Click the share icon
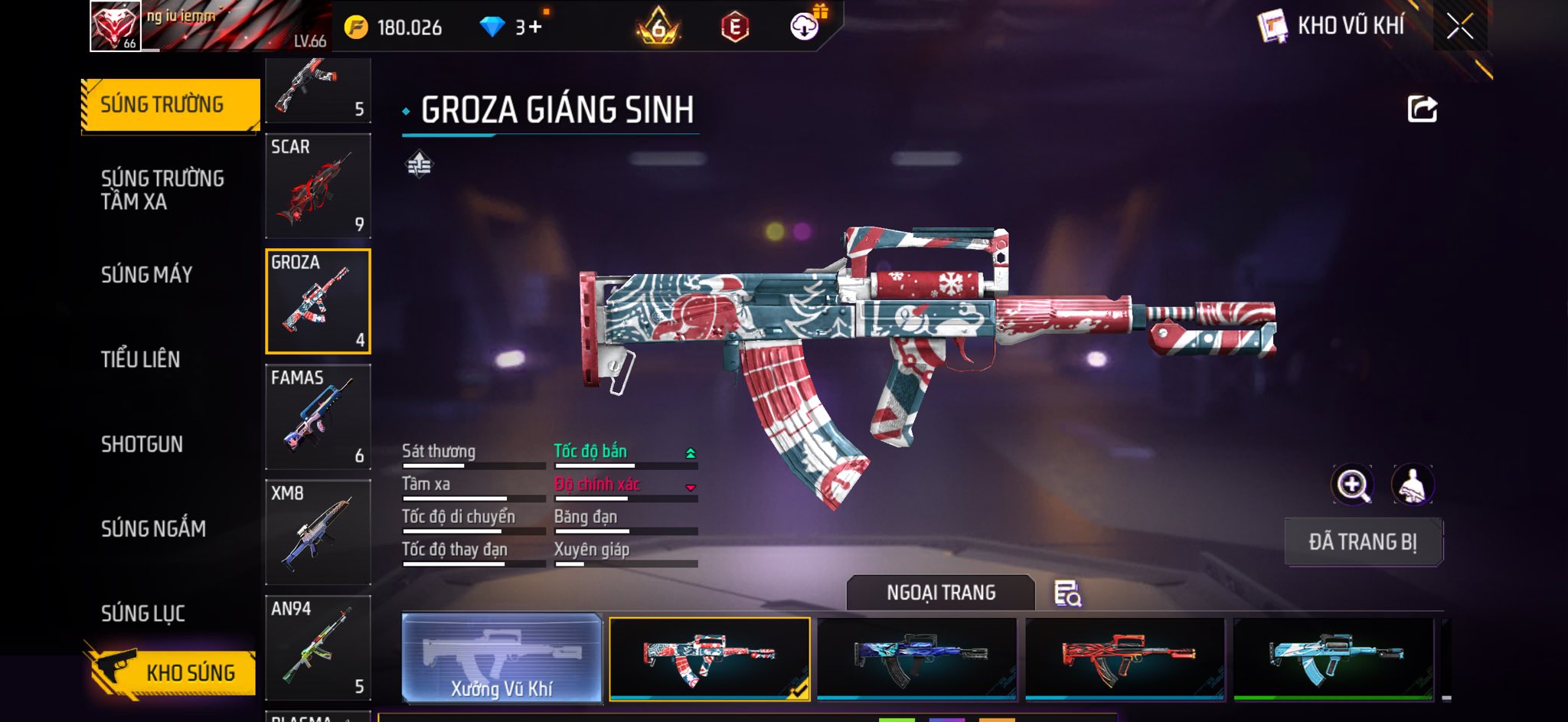 [x=1422, y=109]
